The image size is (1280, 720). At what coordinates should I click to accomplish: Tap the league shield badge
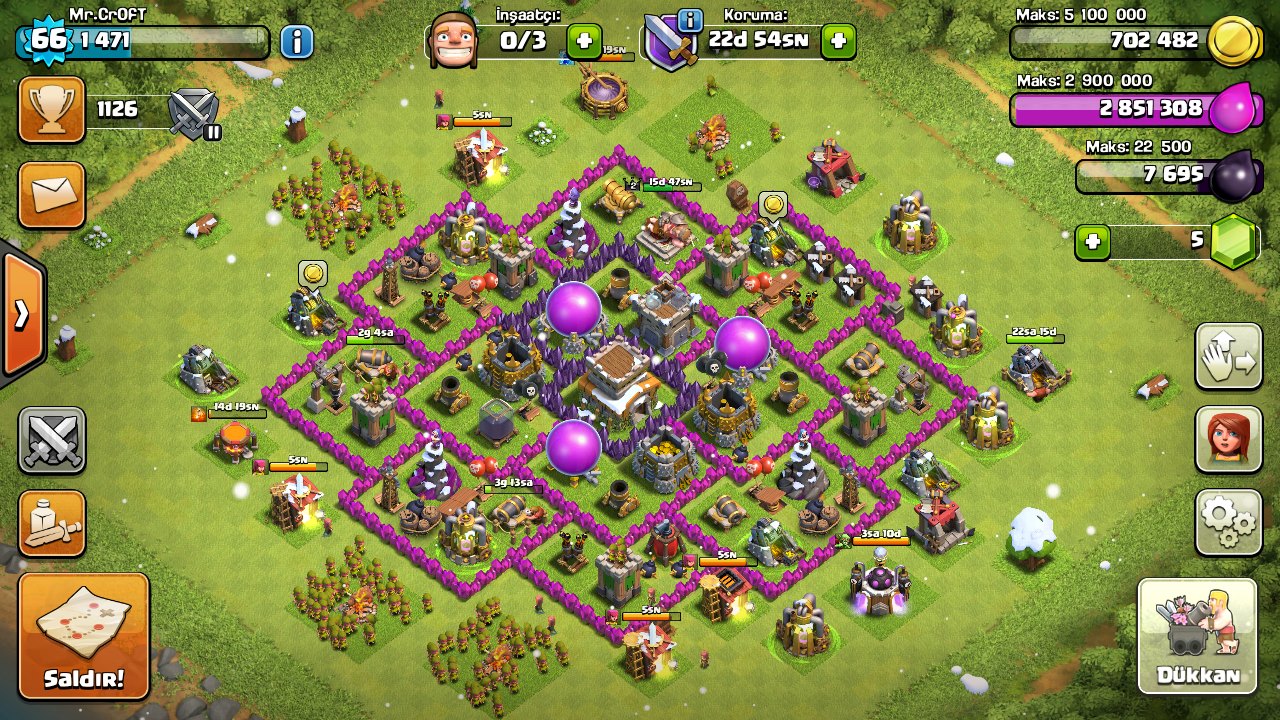click(194, 111)
